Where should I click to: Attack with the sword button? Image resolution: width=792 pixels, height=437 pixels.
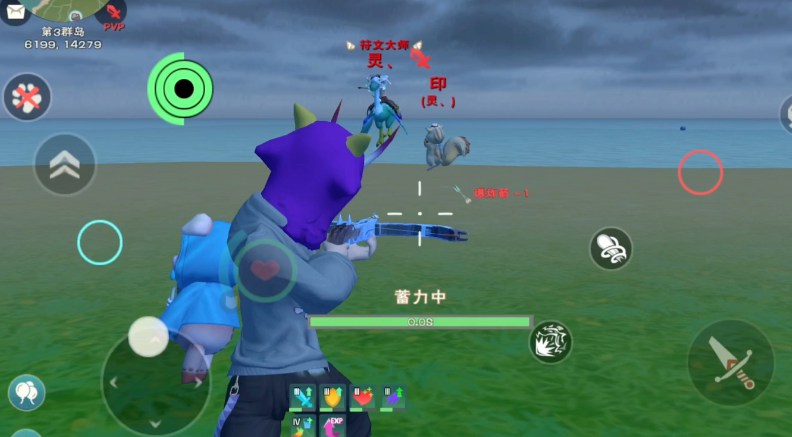coord(730,361)
